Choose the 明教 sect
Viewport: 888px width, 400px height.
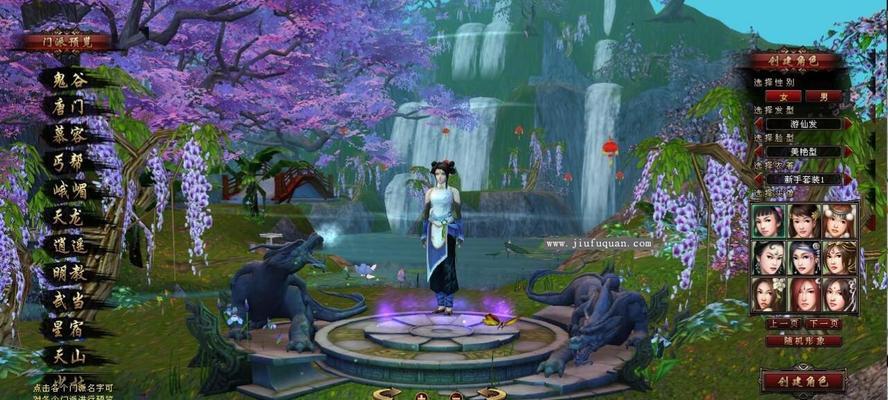(x=68, y=271)
